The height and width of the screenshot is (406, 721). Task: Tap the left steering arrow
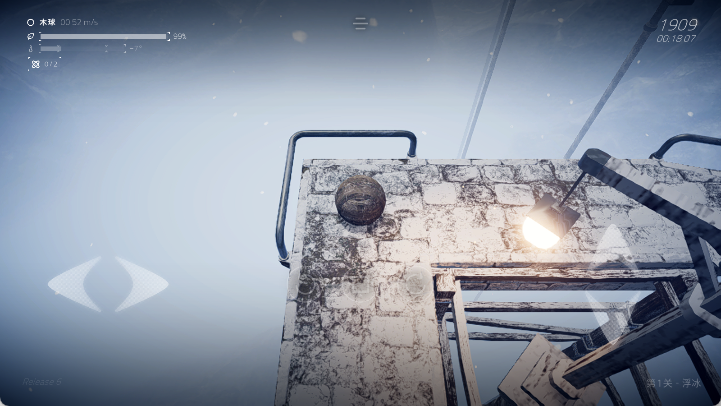coord(74,283)
